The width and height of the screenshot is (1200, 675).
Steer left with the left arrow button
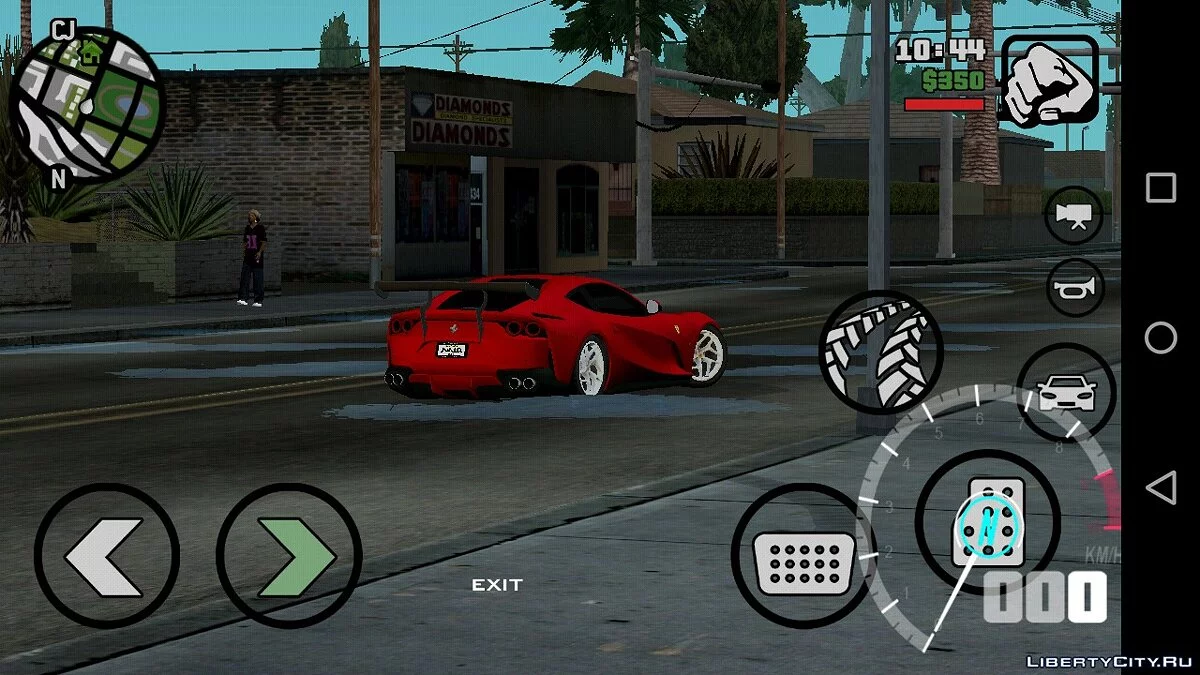[x=106, y=556]
